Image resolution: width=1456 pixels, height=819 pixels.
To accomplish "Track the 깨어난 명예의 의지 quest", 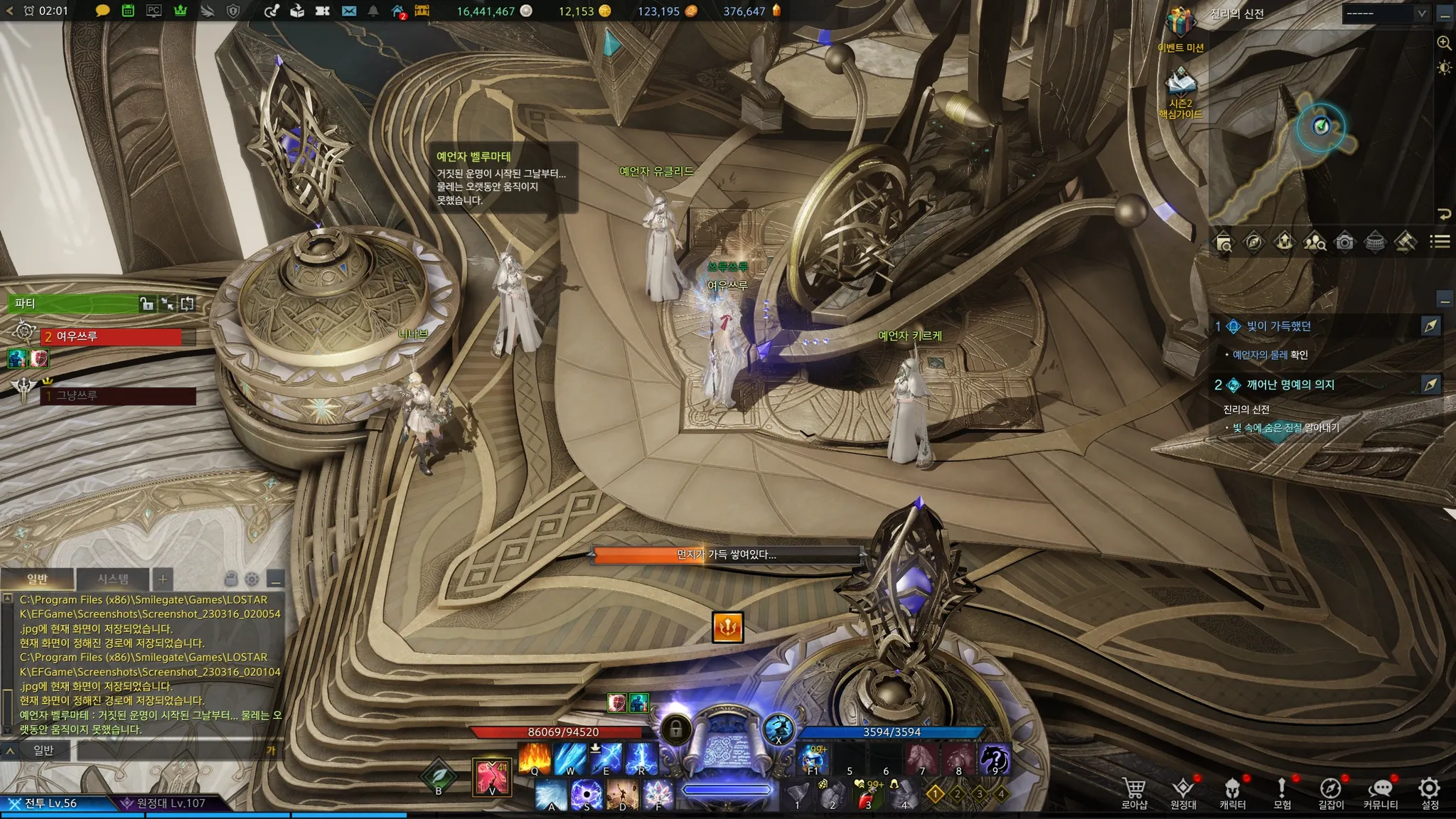I will (x=1430, y=385).
